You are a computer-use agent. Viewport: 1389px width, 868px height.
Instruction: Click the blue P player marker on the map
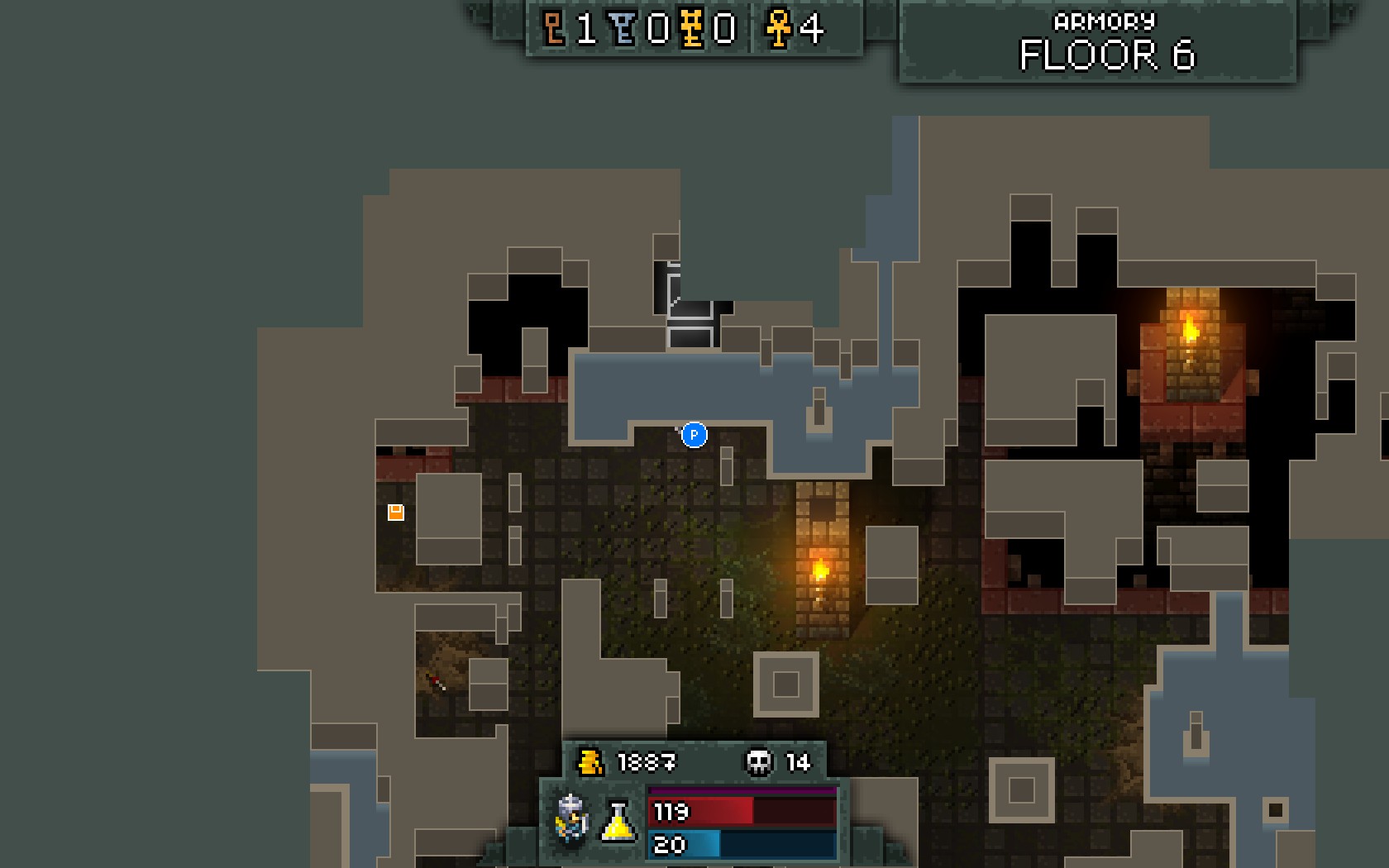click(694, 435)
